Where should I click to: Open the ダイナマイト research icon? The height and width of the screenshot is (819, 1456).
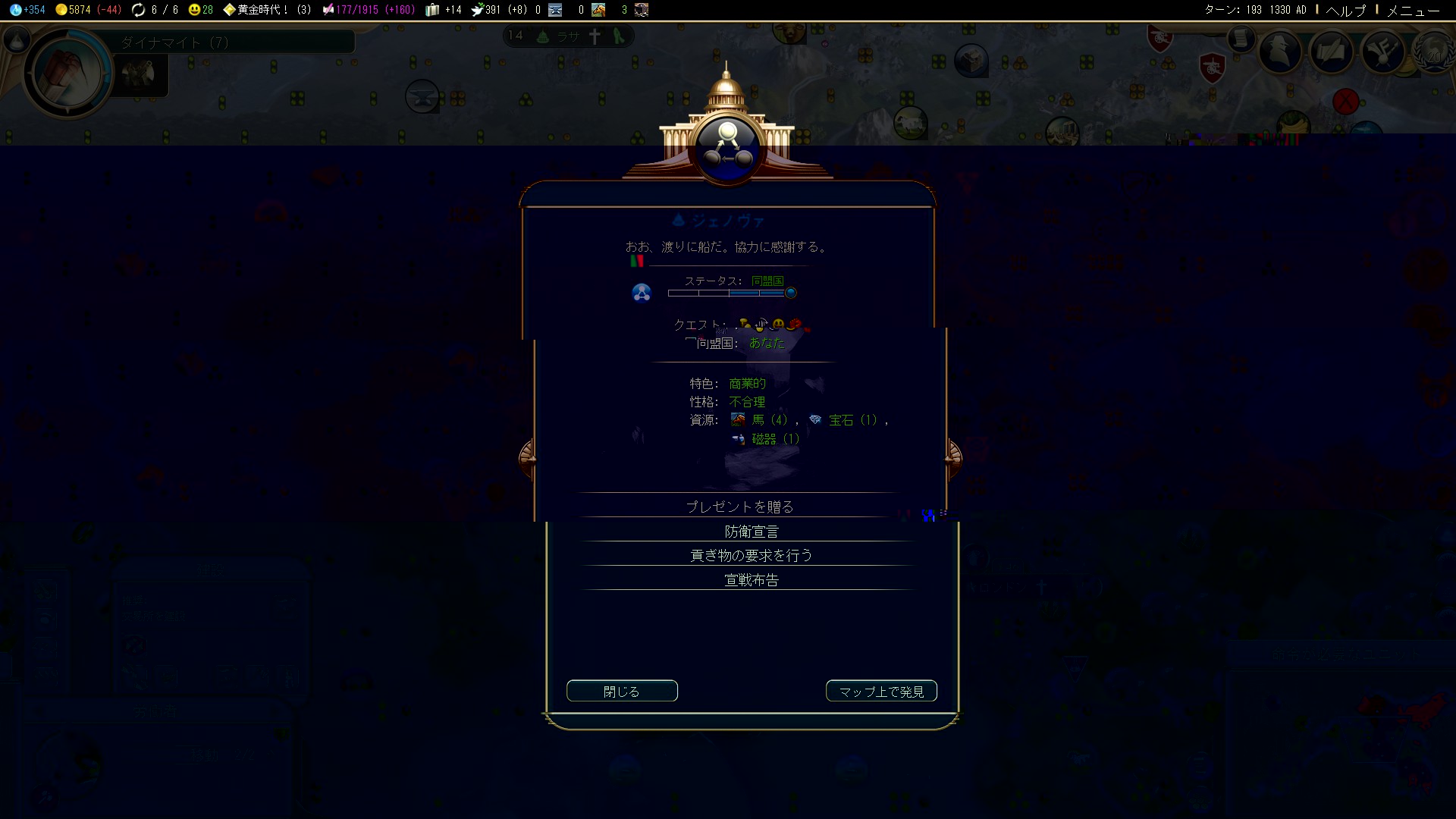tap(67, 74)
